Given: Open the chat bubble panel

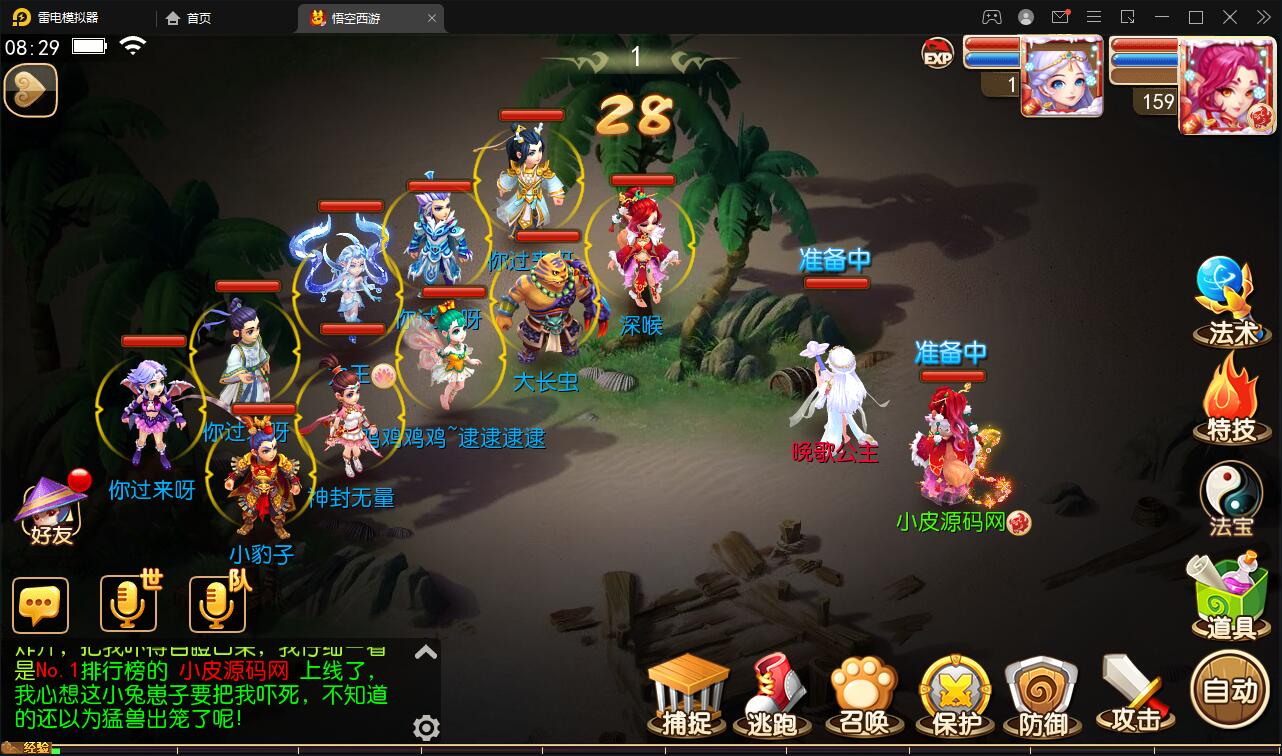Looking at the screenshot, I should (40, 605).
